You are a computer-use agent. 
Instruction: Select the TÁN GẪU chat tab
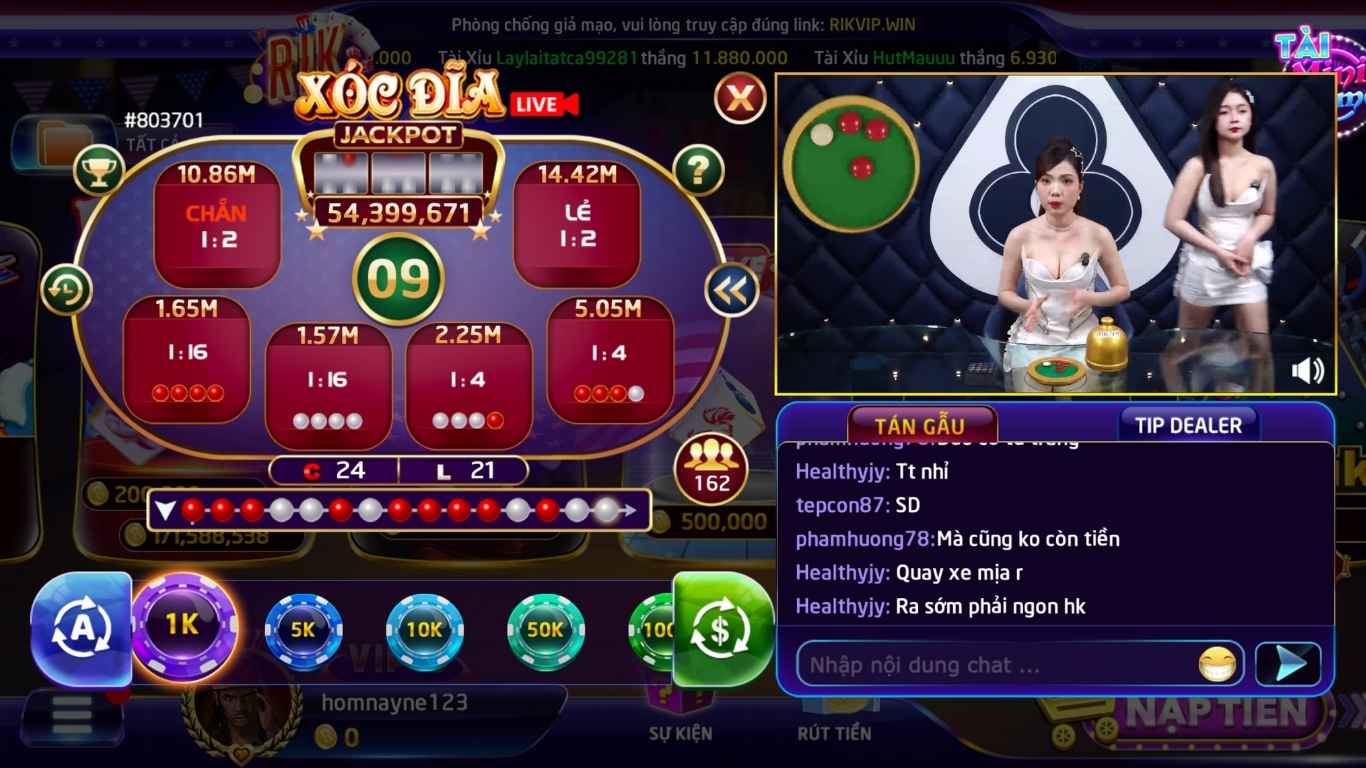coord(919,424)
